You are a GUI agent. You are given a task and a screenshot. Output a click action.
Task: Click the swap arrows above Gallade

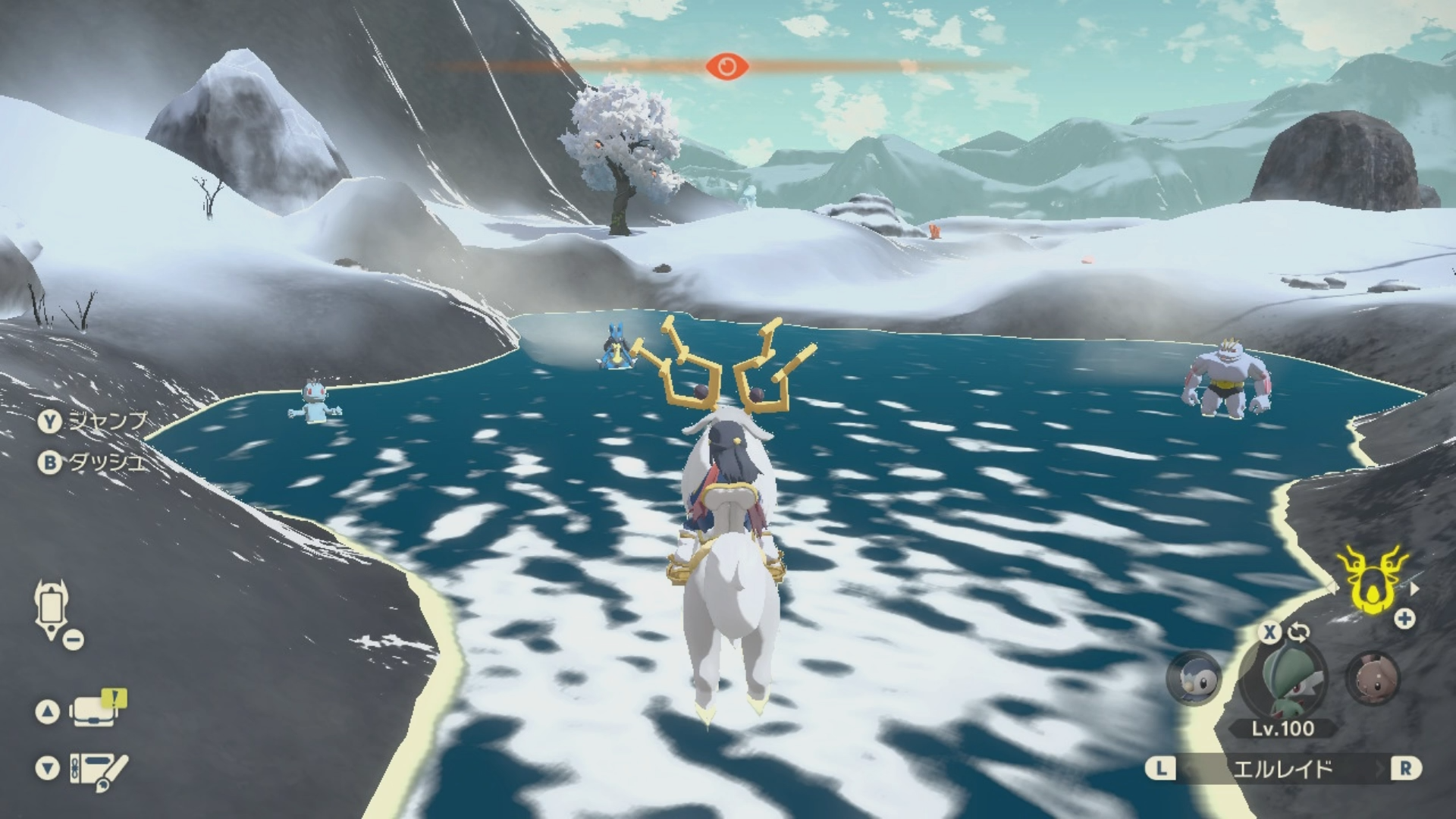(1298, 632)
